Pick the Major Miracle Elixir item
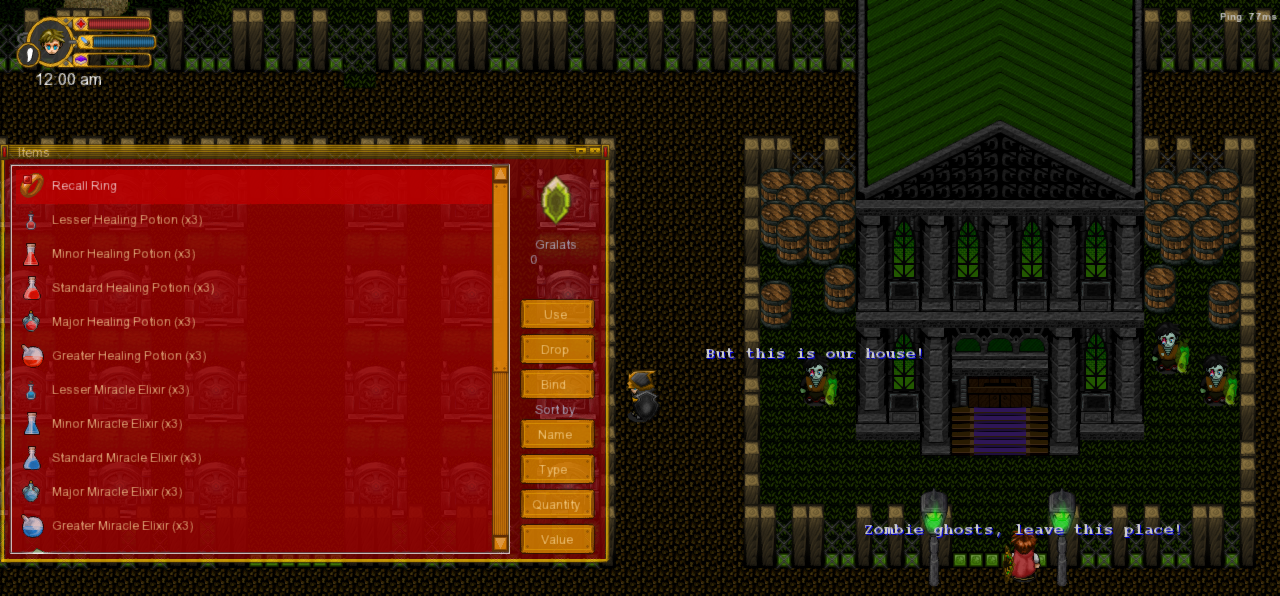Viewport: 1280px width, 596px height. tap(117, 492)
